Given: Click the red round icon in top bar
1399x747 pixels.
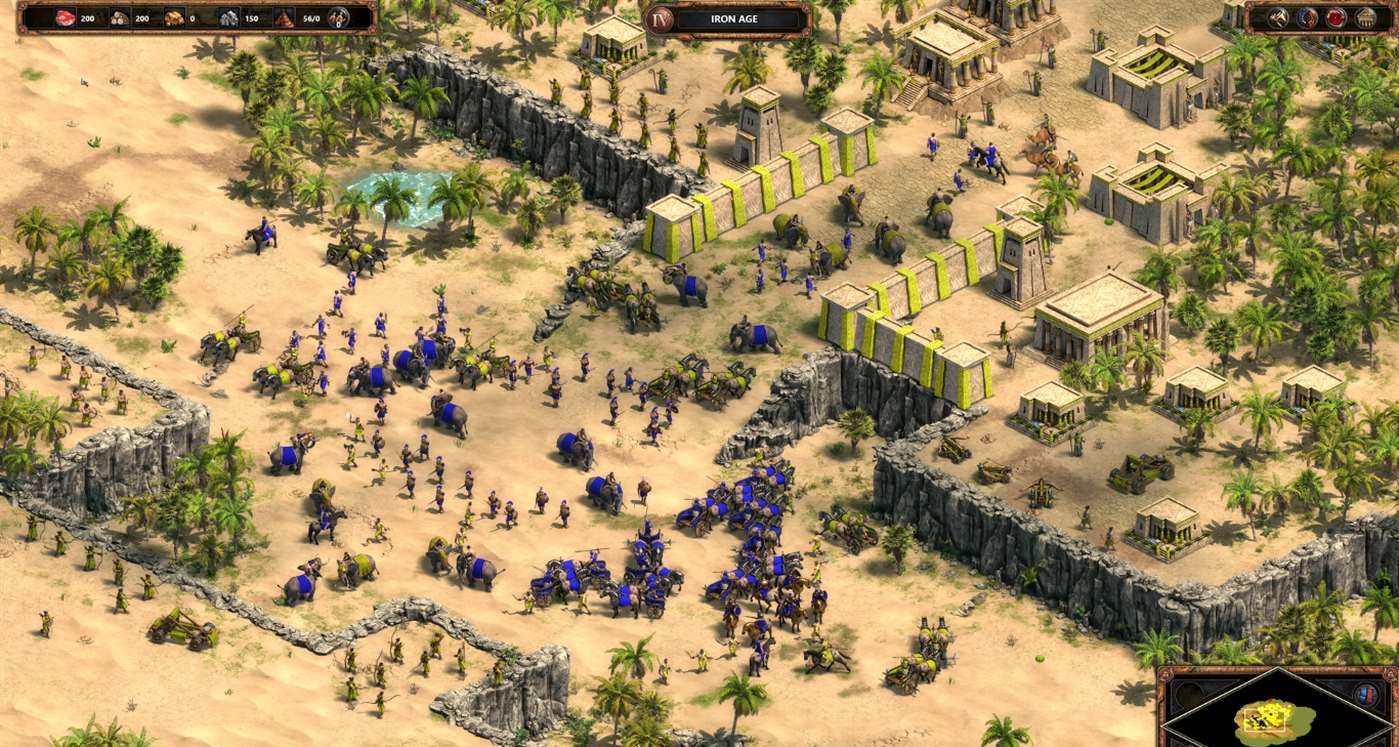Looking at the screenshot, I should coord(1336,17).
